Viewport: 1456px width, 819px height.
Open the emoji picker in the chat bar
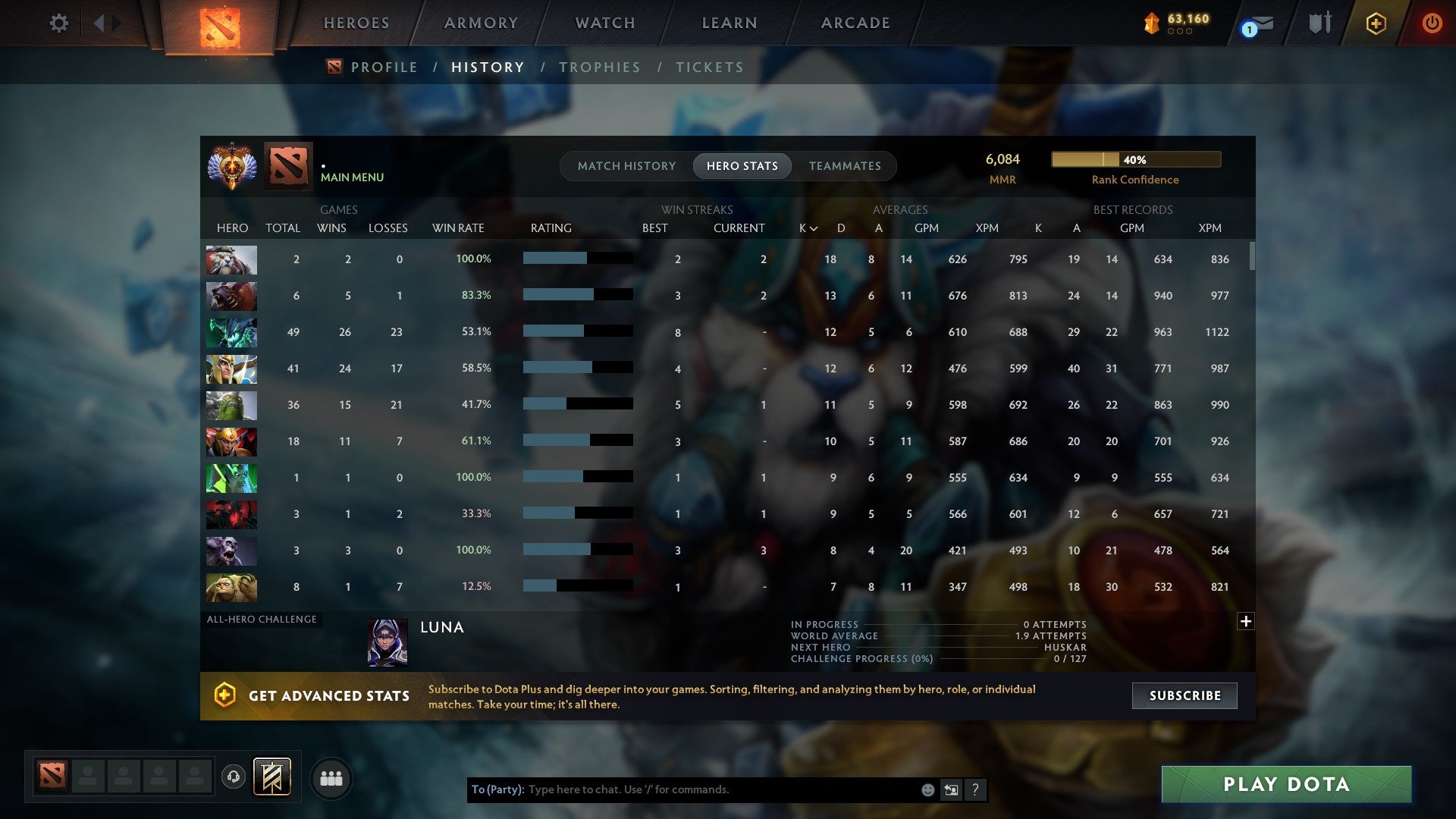pos(927,789)
